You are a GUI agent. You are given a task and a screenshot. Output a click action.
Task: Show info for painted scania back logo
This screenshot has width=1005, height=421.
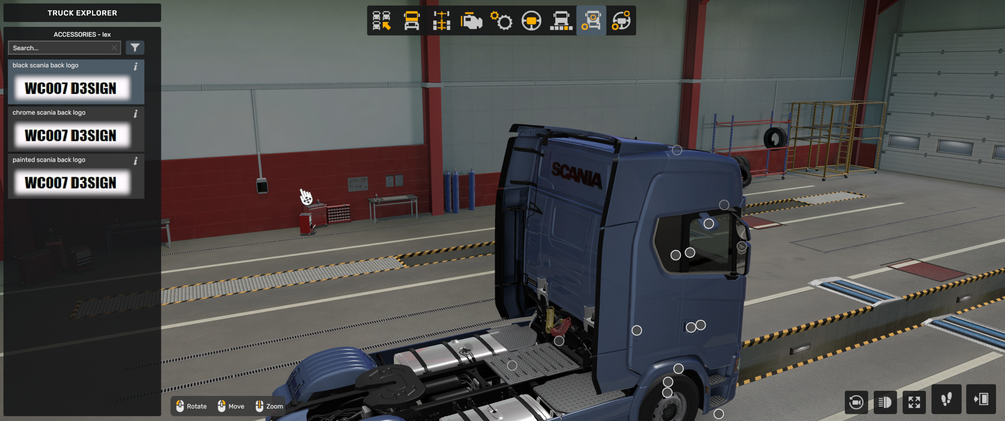(136, 160)
